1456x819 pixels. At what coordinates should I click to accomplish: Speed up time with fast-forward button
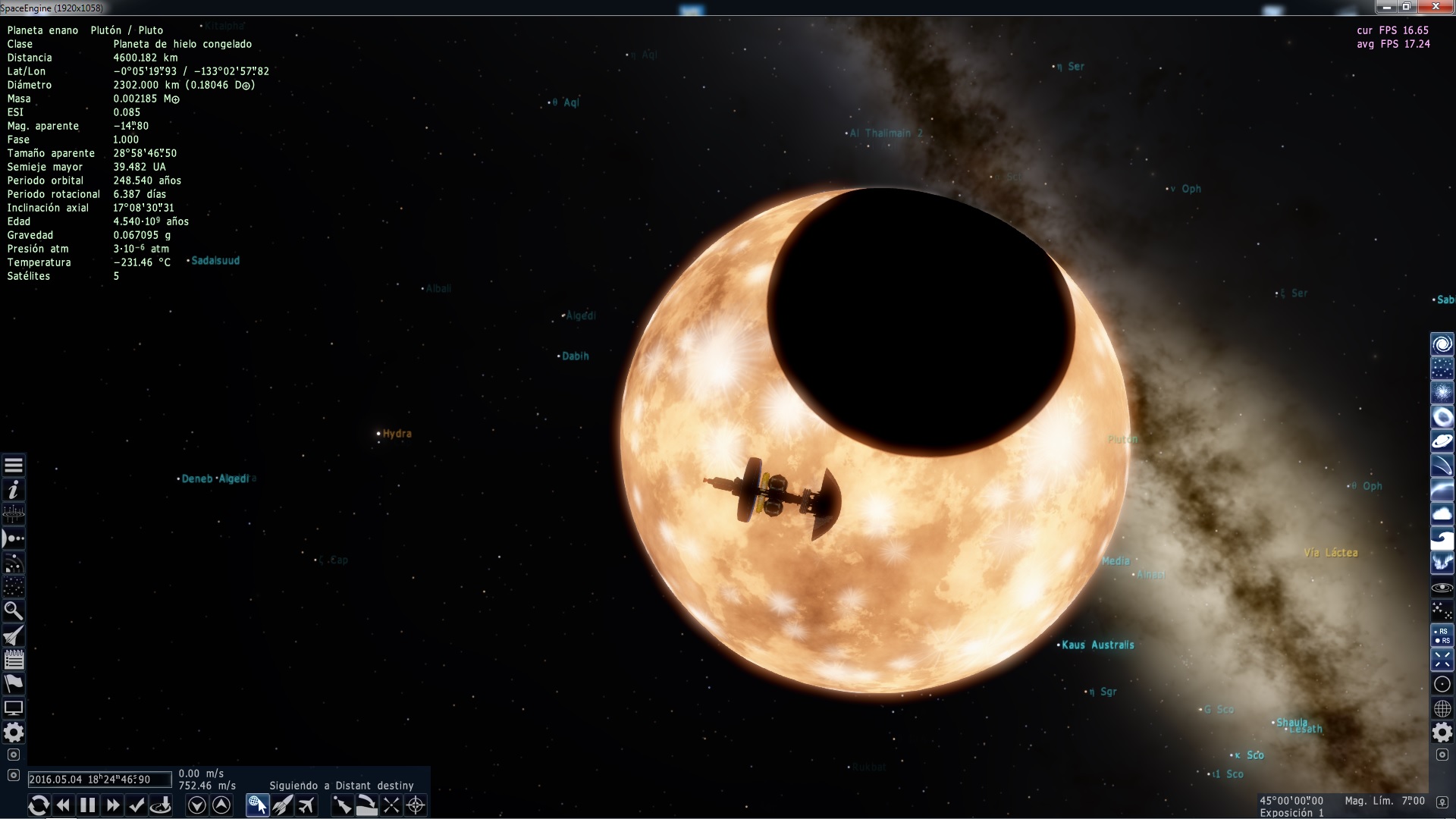click(x=113, y=805)
